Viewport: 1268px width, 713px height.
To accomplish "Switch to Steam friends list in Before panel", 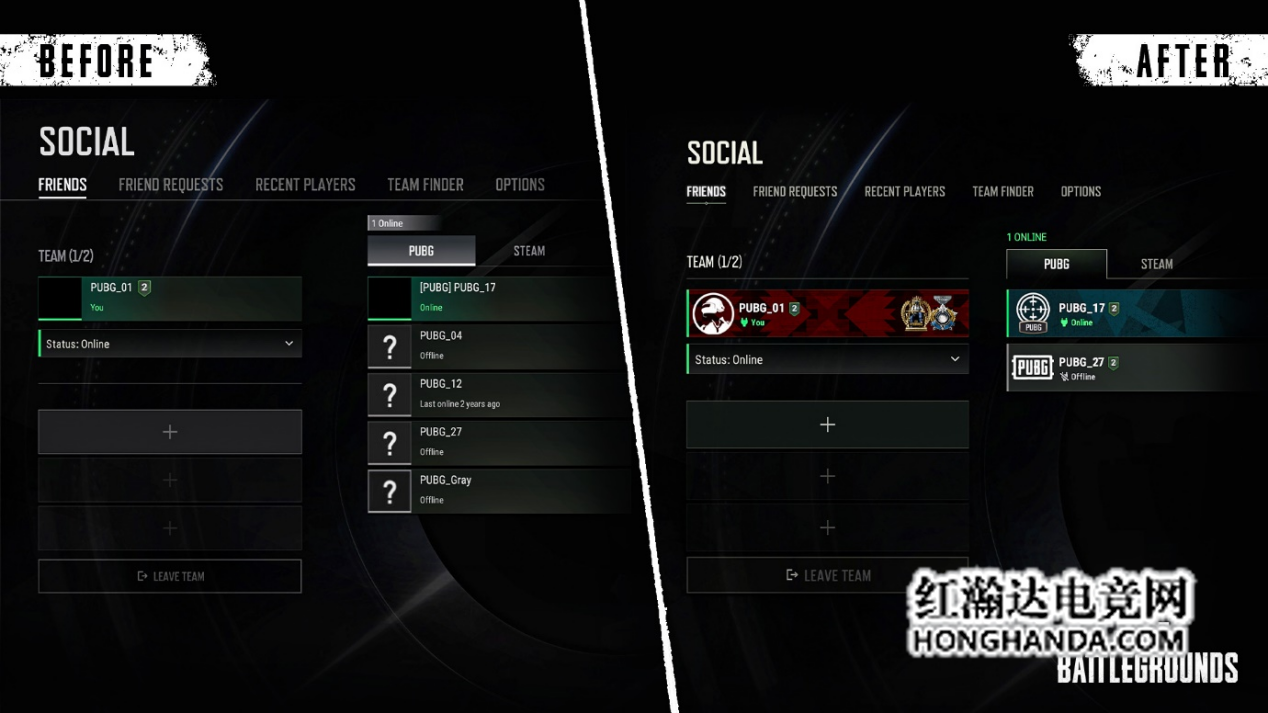I will [x=529, y=251].
